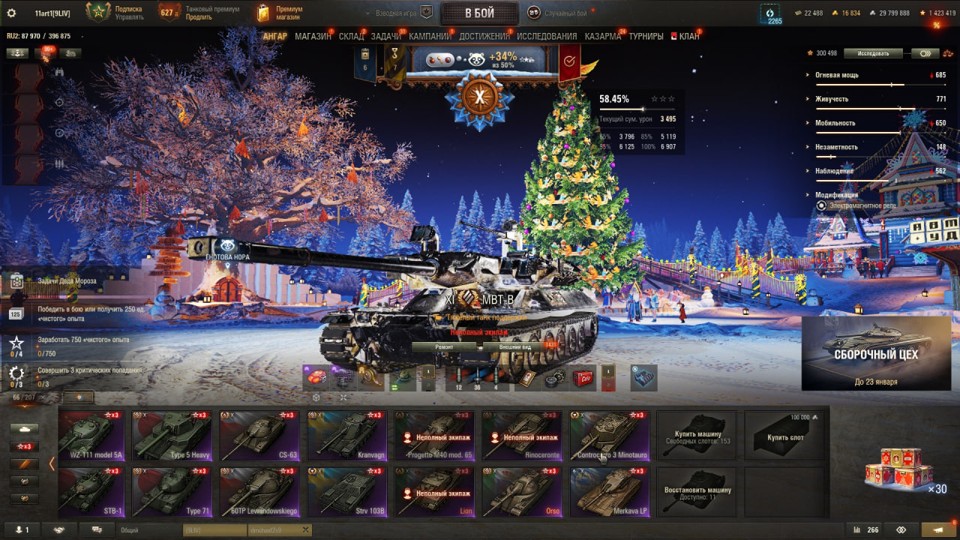Open the ТУРНИРЫ tab

[x=646, y=37]
